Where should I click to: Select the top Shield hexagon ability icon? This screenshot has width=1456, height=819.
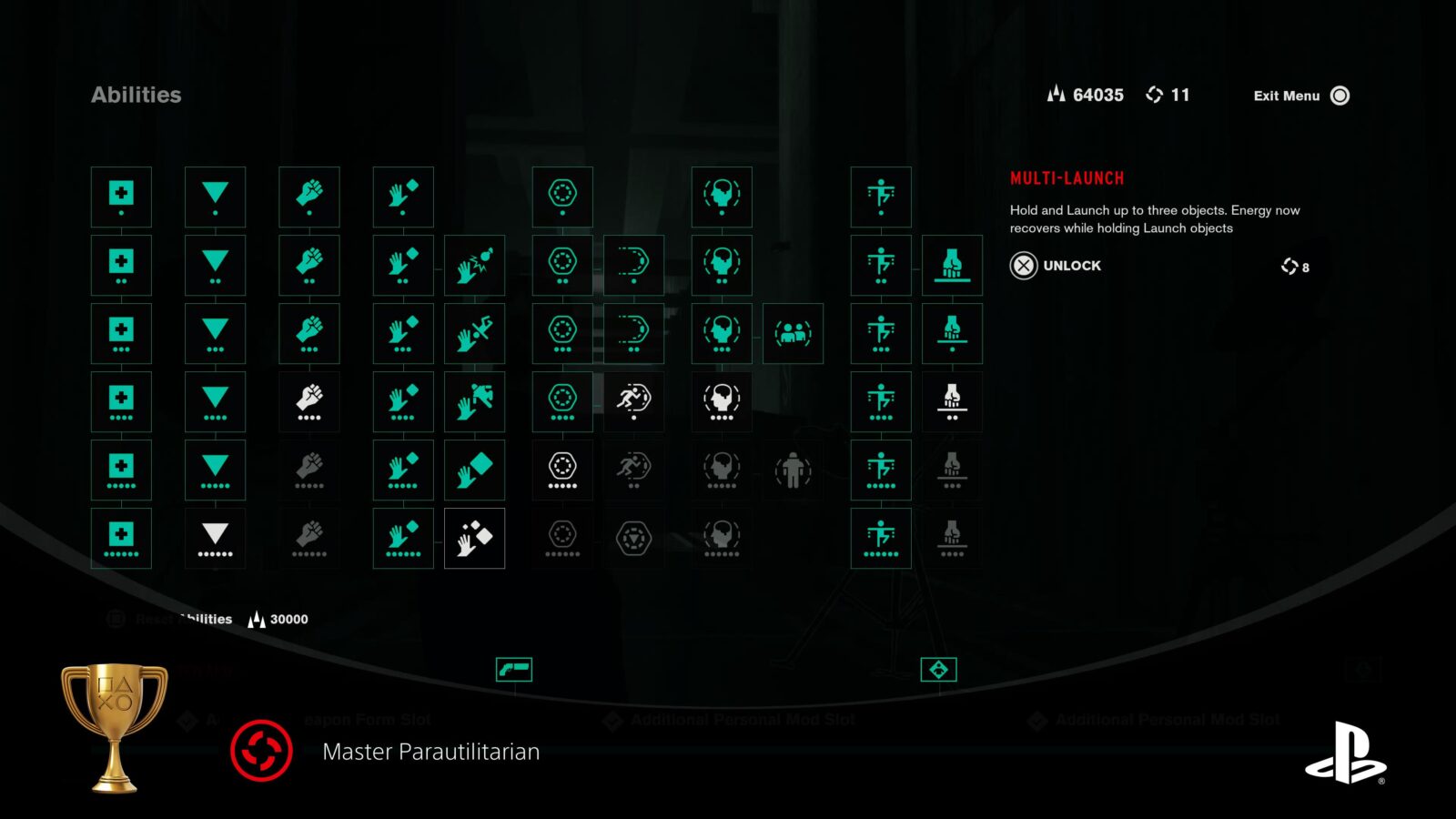click(564, 197)
